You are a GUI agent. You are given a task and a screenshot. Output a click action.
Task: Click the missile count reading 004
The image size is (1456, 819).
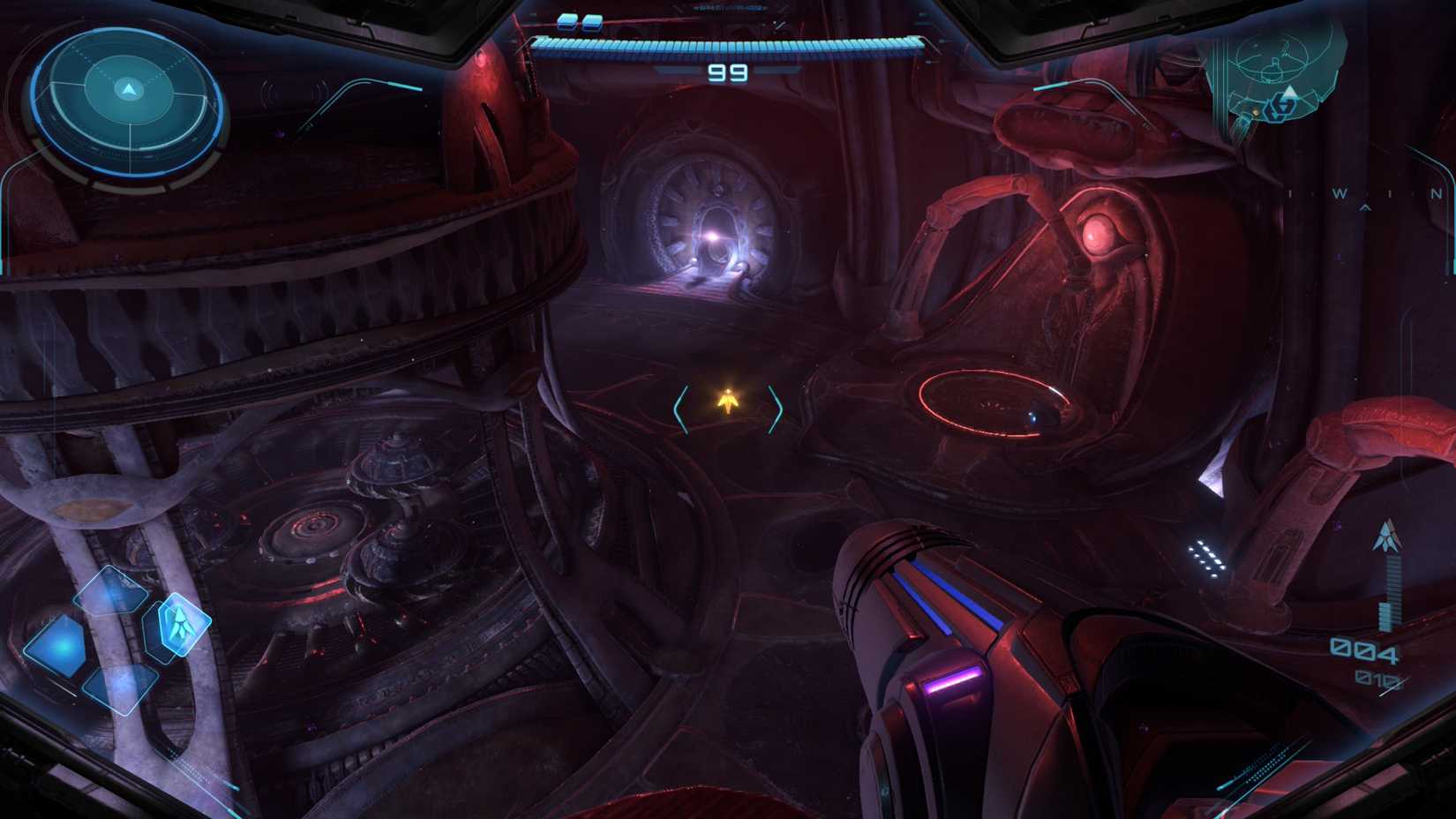click(1363, 650)
